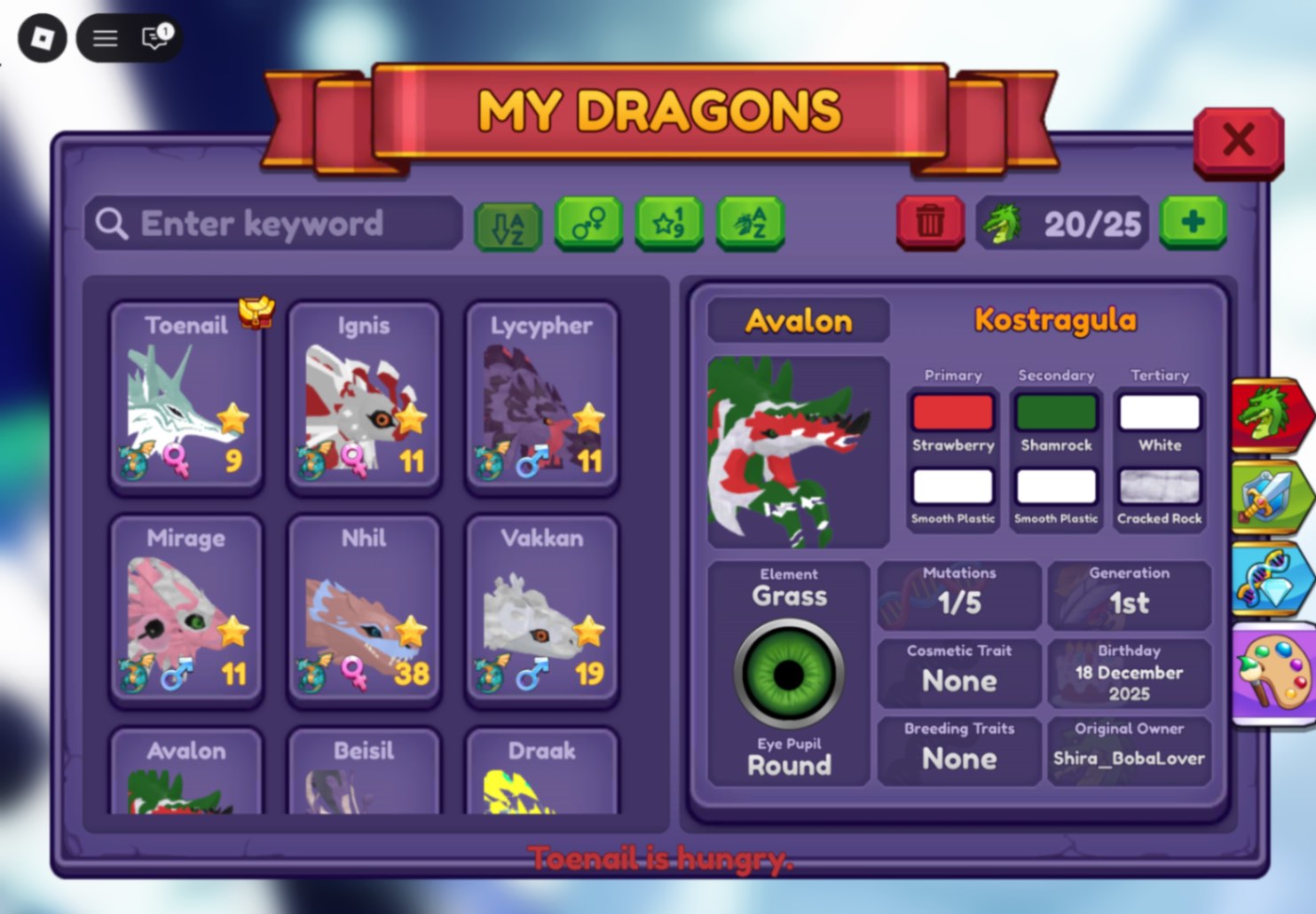This screenshot has width=1316, height=914.
Task: Click the Avalon name label
Action: point(797,321)
